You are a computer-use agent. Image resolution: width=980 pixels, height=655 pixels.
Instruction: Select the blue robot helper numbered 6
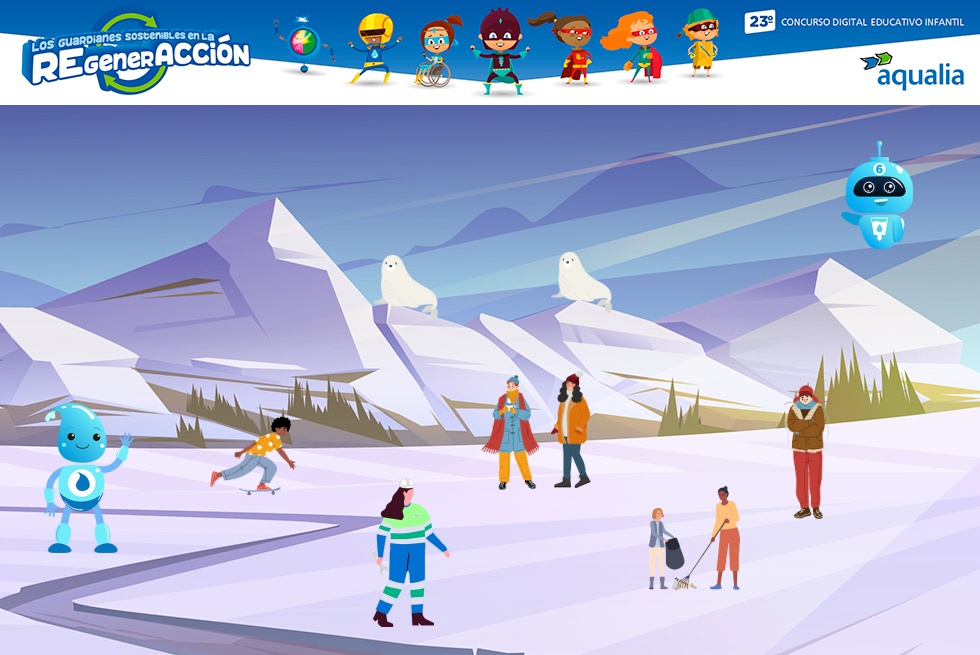(x=878, y=196)
